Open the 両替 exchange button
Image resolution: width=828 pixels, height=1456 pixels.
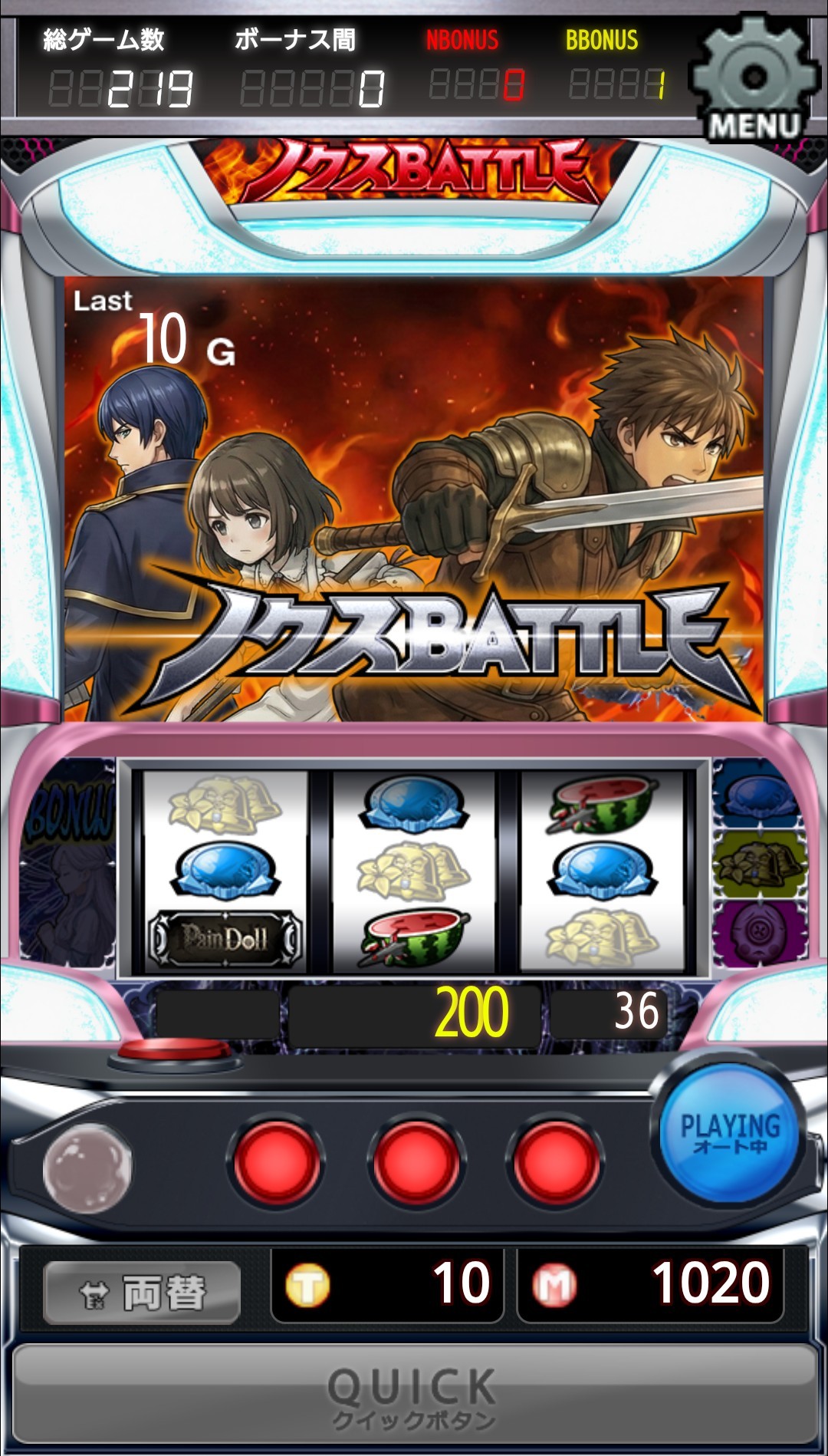coord(143,1293)
